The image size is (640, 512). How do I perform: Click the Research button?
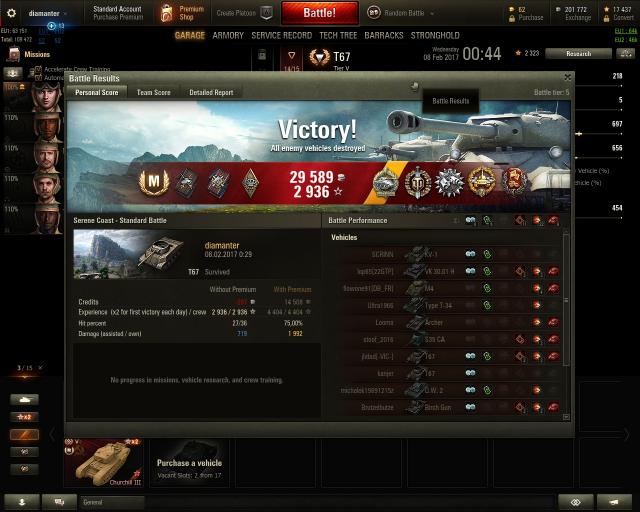point(578,53)
